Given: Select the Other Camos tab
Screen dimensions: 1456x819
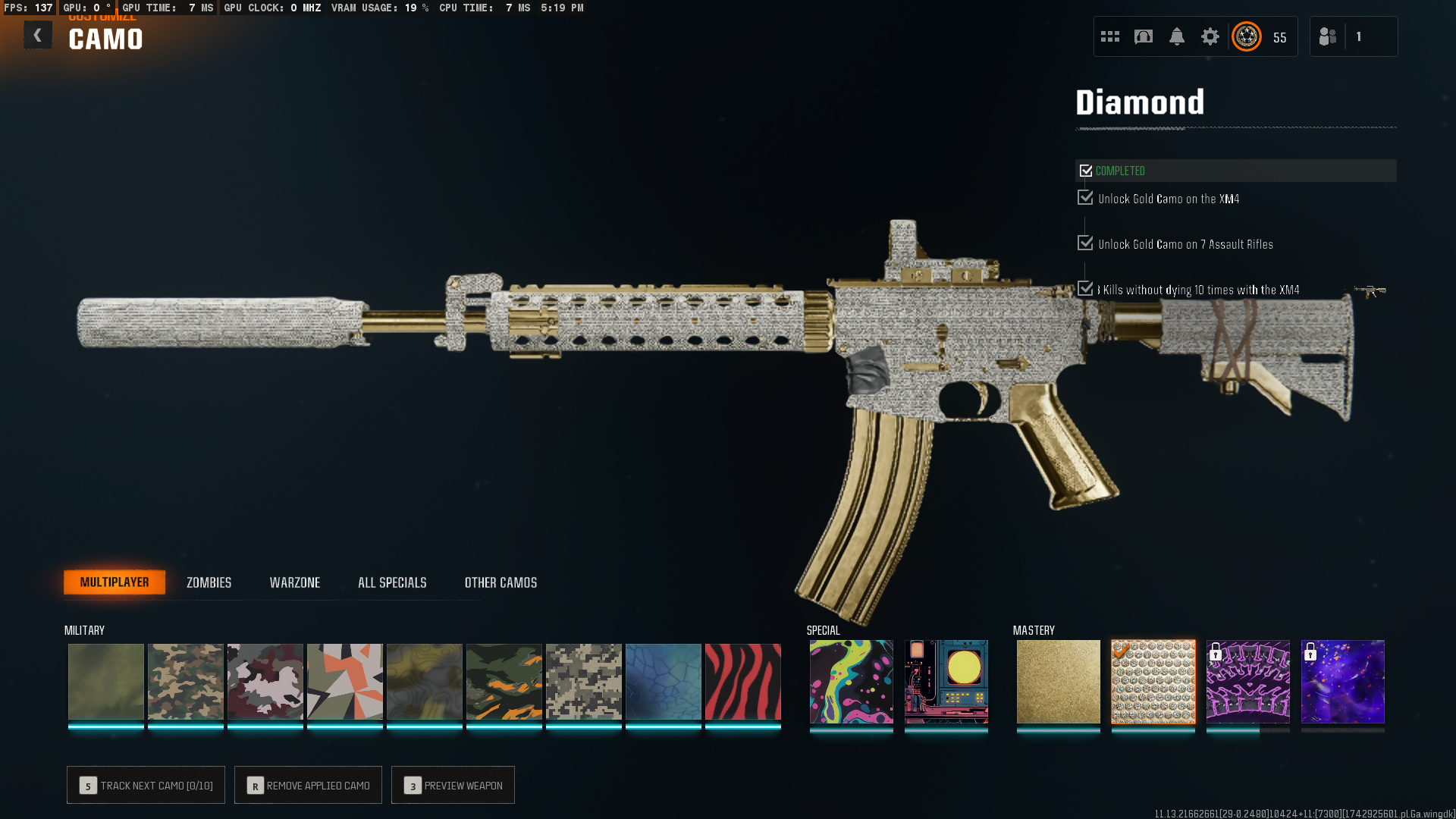Looking at the screenshot, I should (500, 582).
